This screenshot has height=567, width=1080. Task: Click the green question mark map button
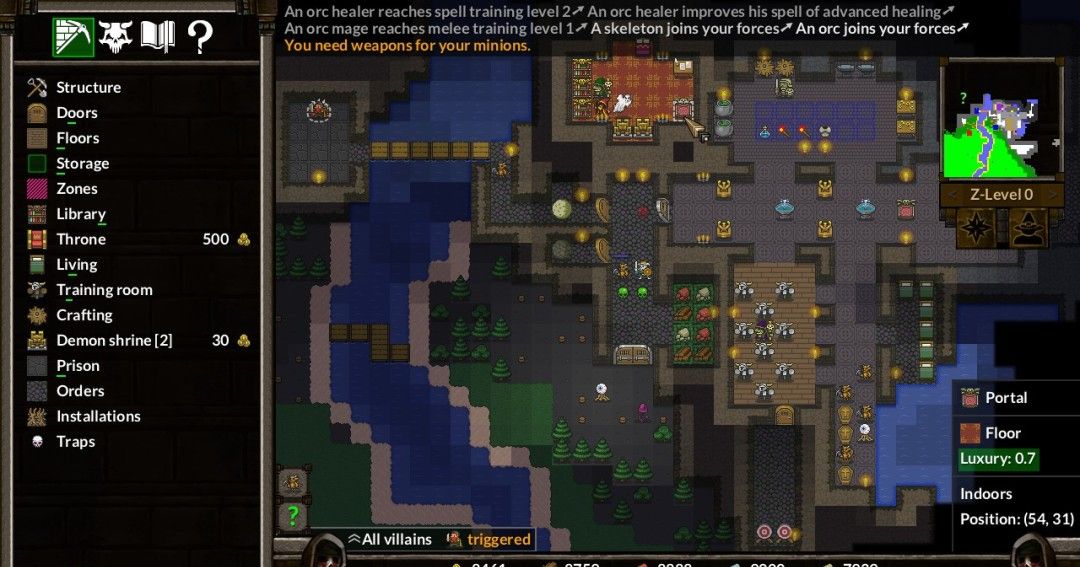[x=292, y=516]
